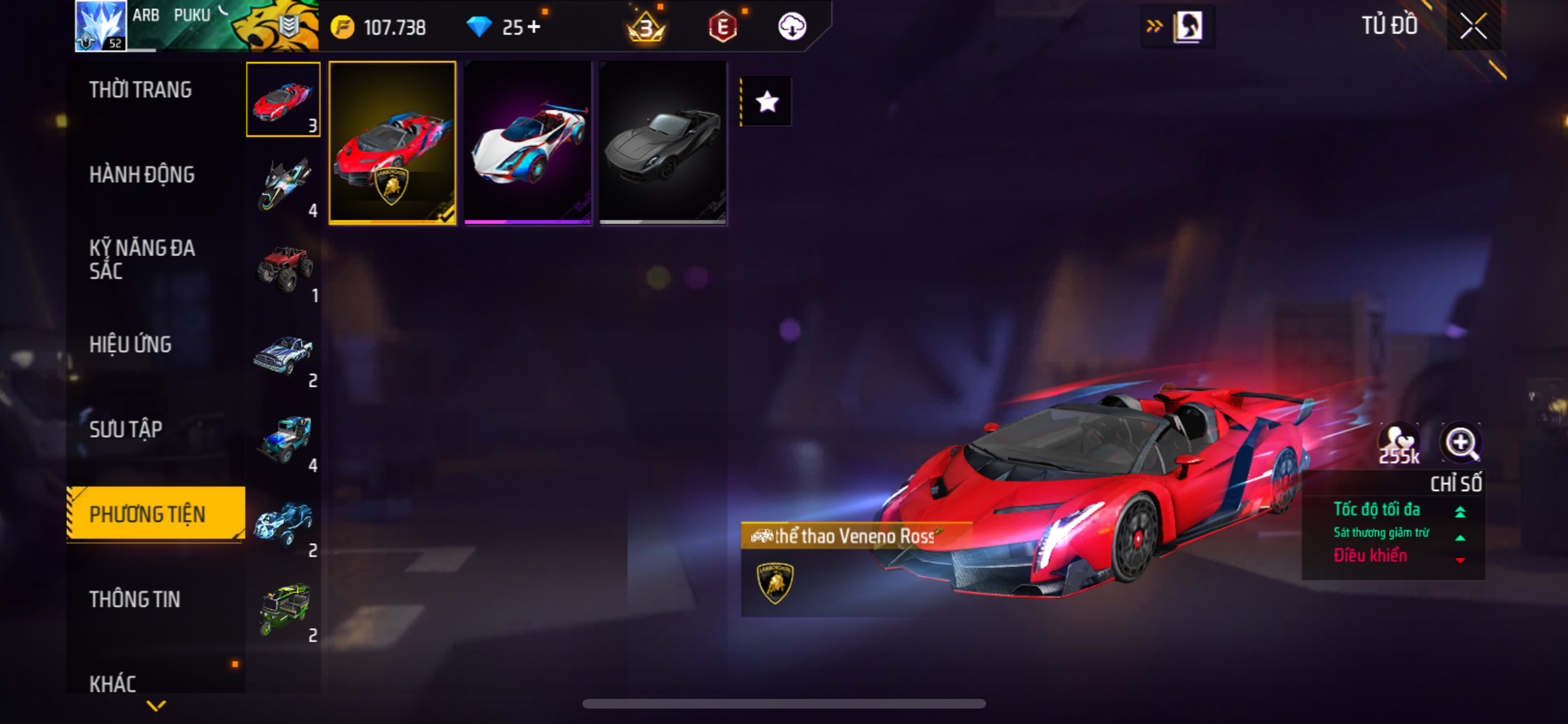Select the monster truck vehicle type
The image size is (1568, 724).
pyautogui.click(x=284, y=268)
